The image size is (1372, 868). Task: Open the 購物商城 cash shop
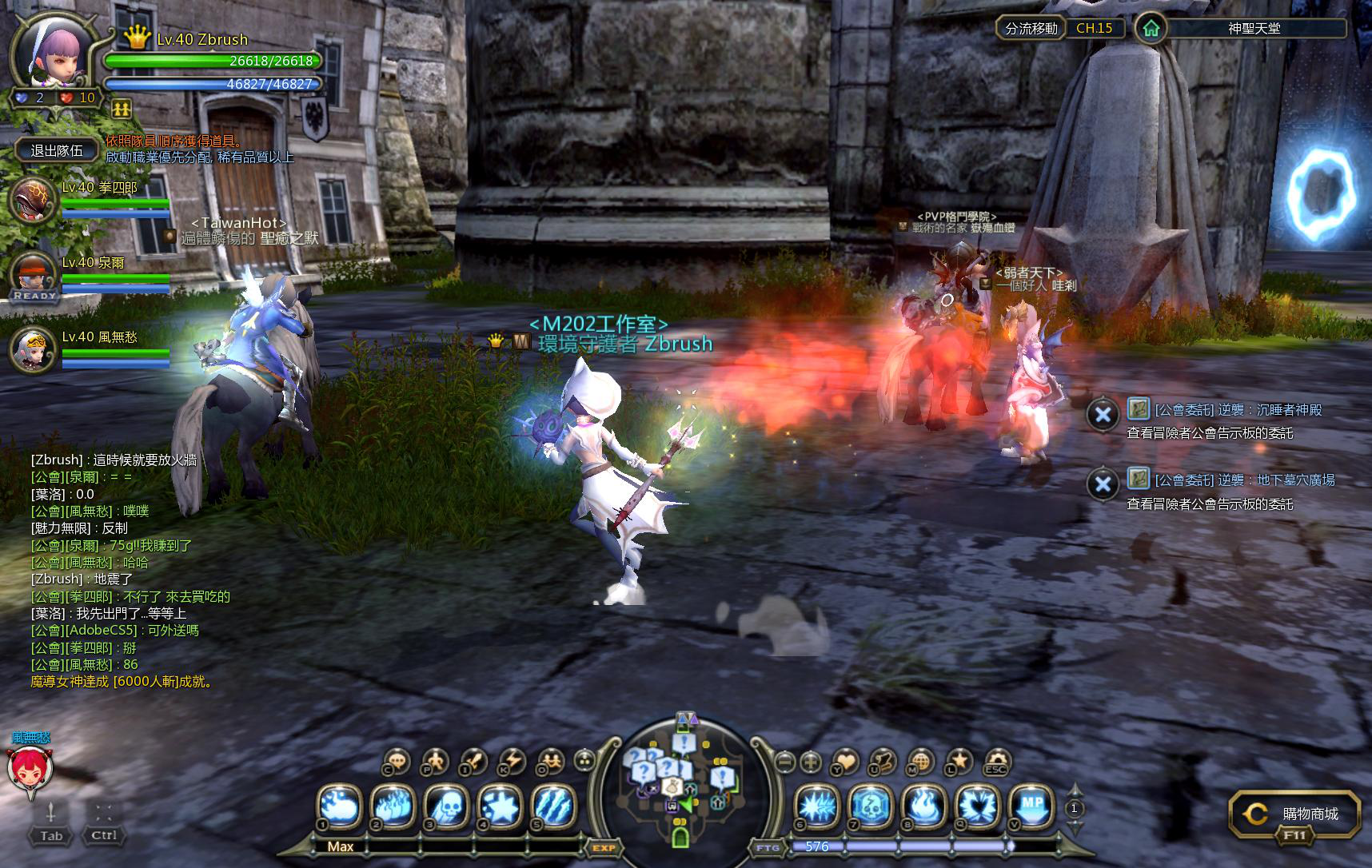point(1294,814)
